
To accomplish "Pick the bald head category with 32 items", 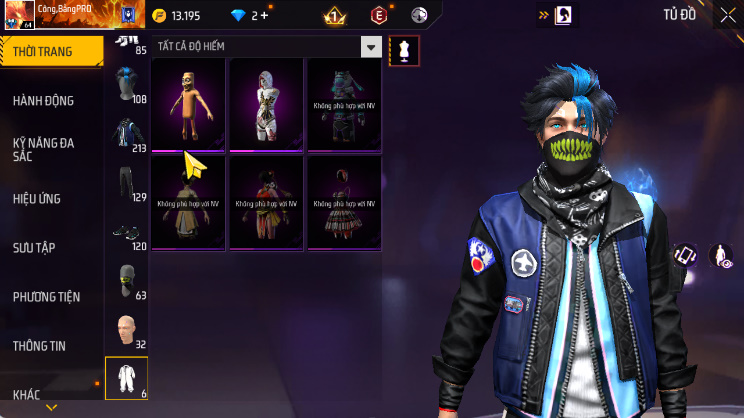I will pos(127,331).
